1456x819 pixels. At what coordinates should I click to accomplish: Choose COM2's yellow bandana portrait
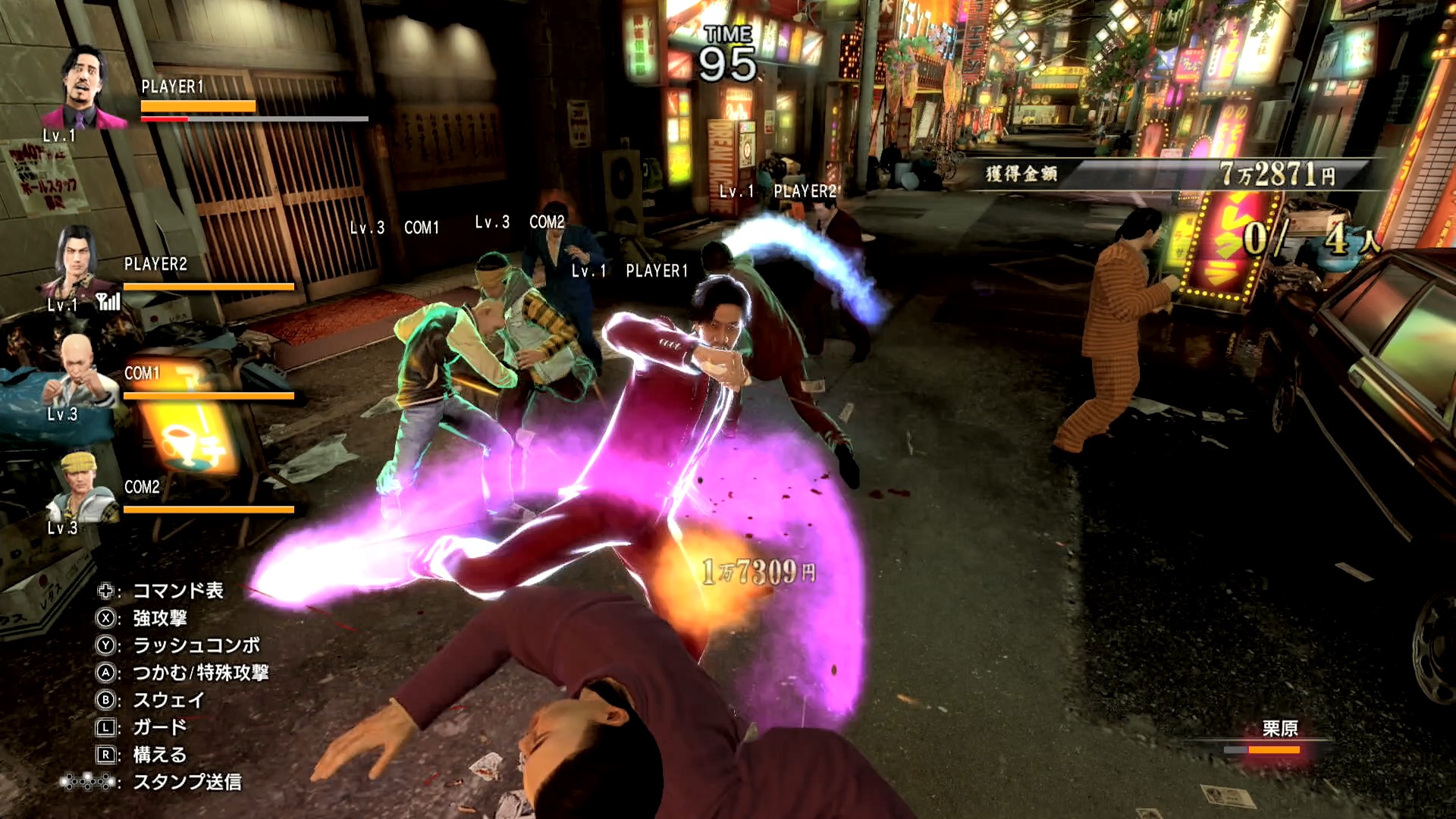[80, 486]
